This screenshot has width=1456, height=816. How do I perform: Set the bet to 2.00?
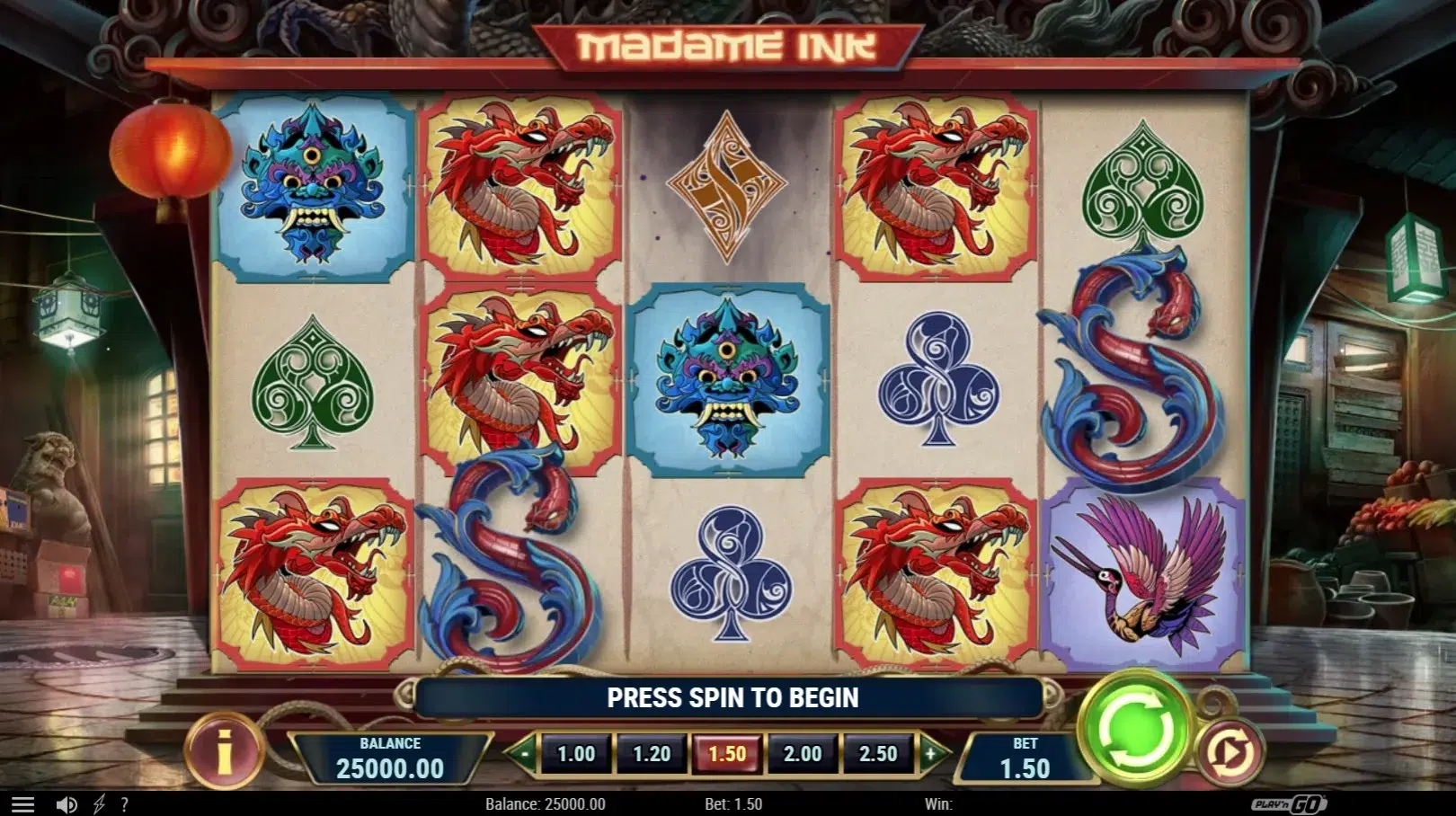pos(803,754)
